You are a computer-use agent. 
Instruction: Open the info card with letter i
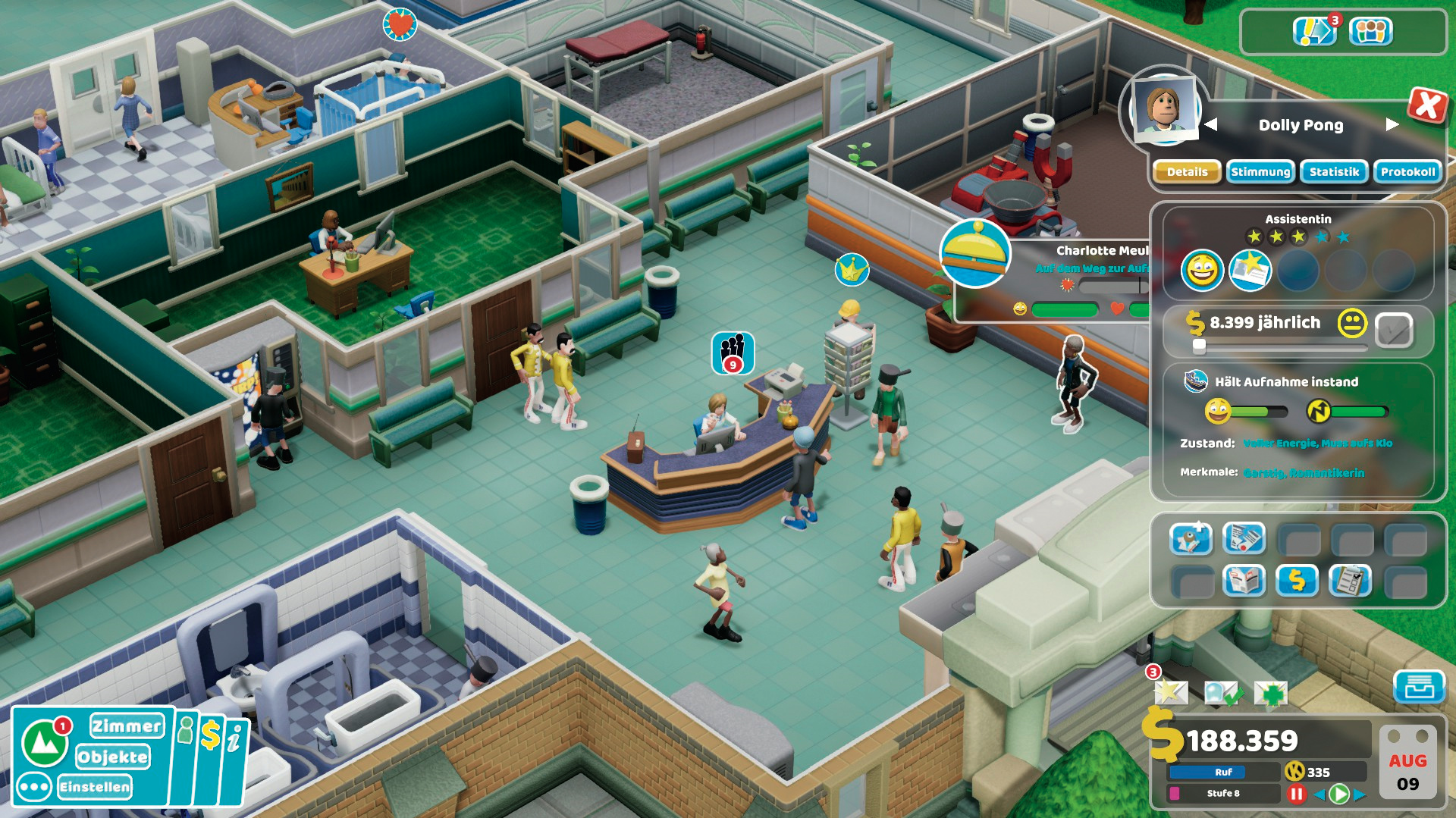pyautogui.click(x=236, y=739)
